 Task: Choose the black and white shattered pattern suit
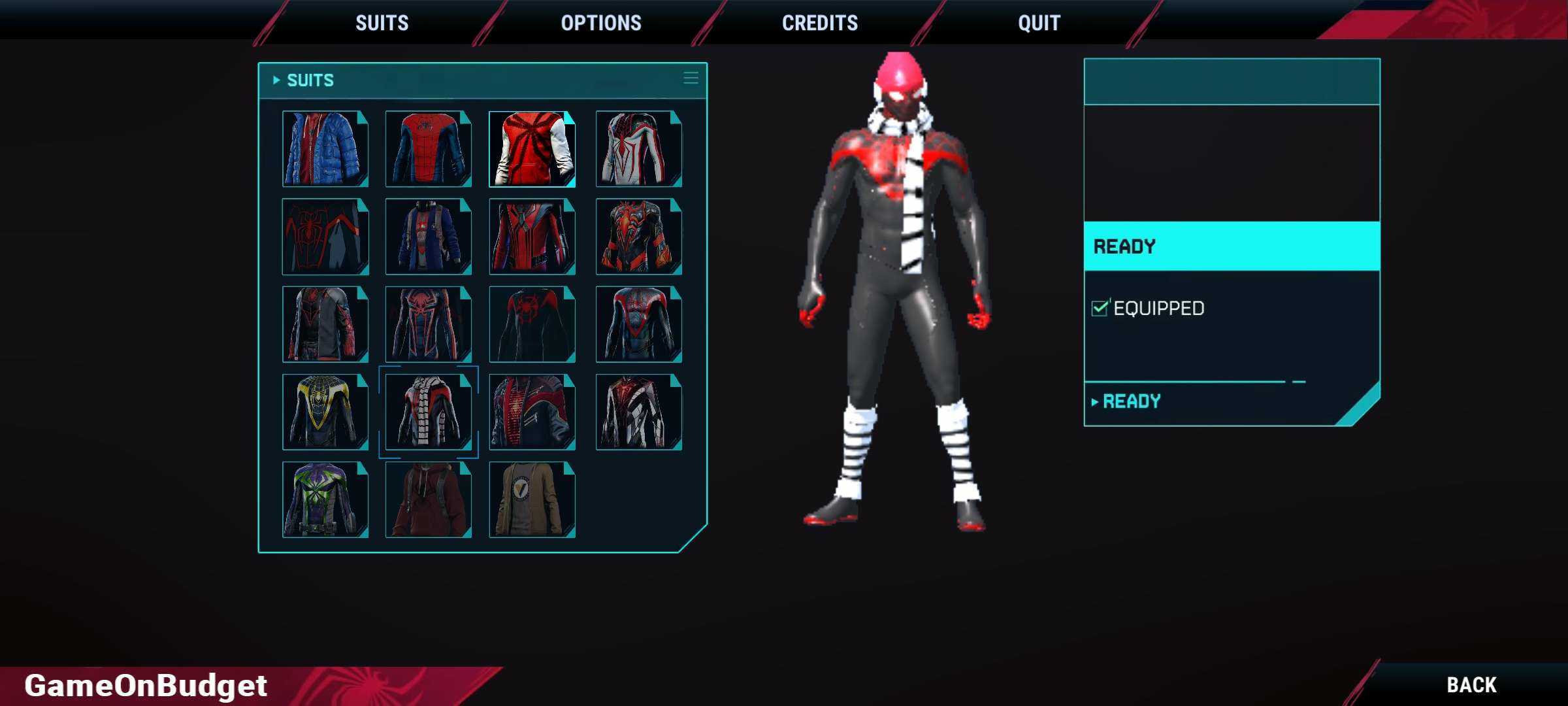(x=638, y=412)
